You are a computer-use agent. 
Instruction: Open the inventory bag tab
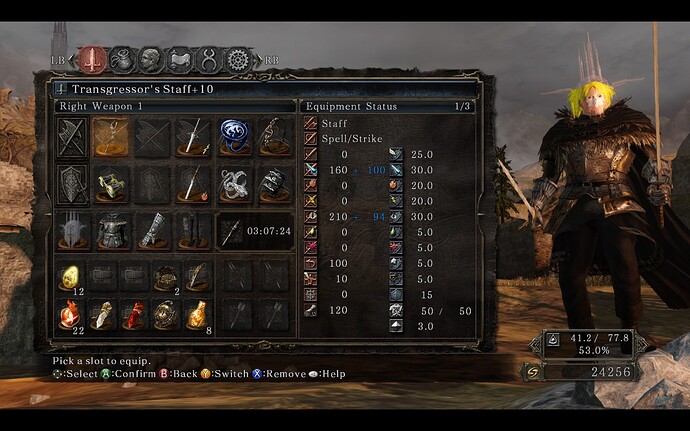point(121,59)
